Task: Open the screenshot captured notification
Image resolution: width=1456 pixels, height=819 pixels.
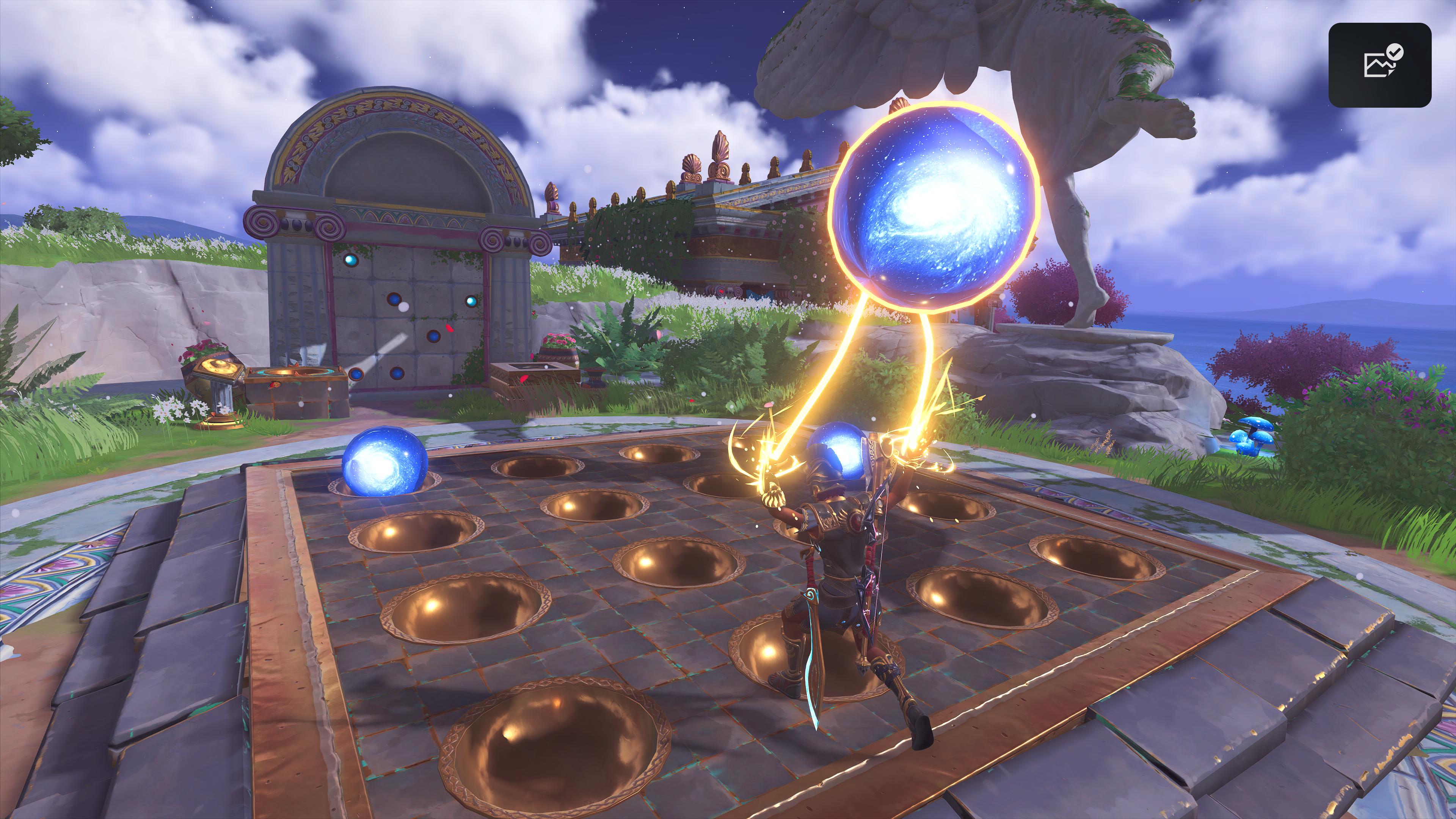Action: click(x=1379, y=65)
